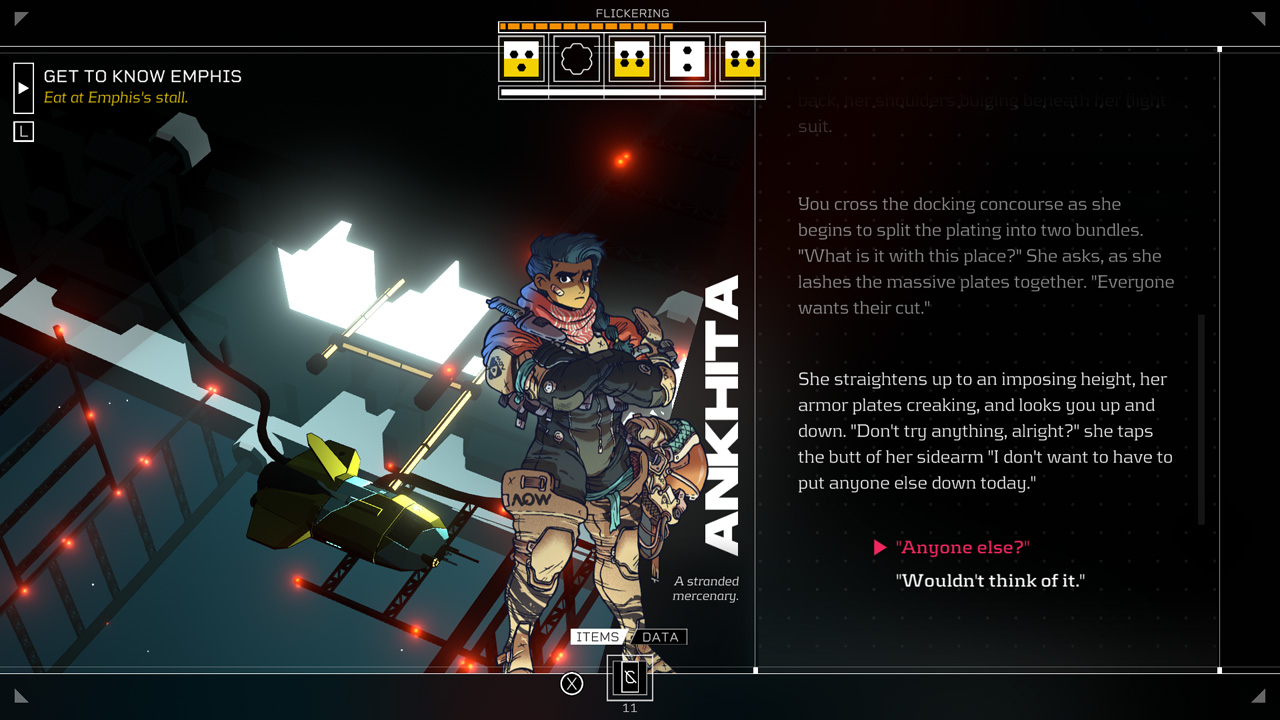Choose the dialogue option Anyone else?
Image resolution: width=1280 pixels, height=720 pixels.
point(961,547)
